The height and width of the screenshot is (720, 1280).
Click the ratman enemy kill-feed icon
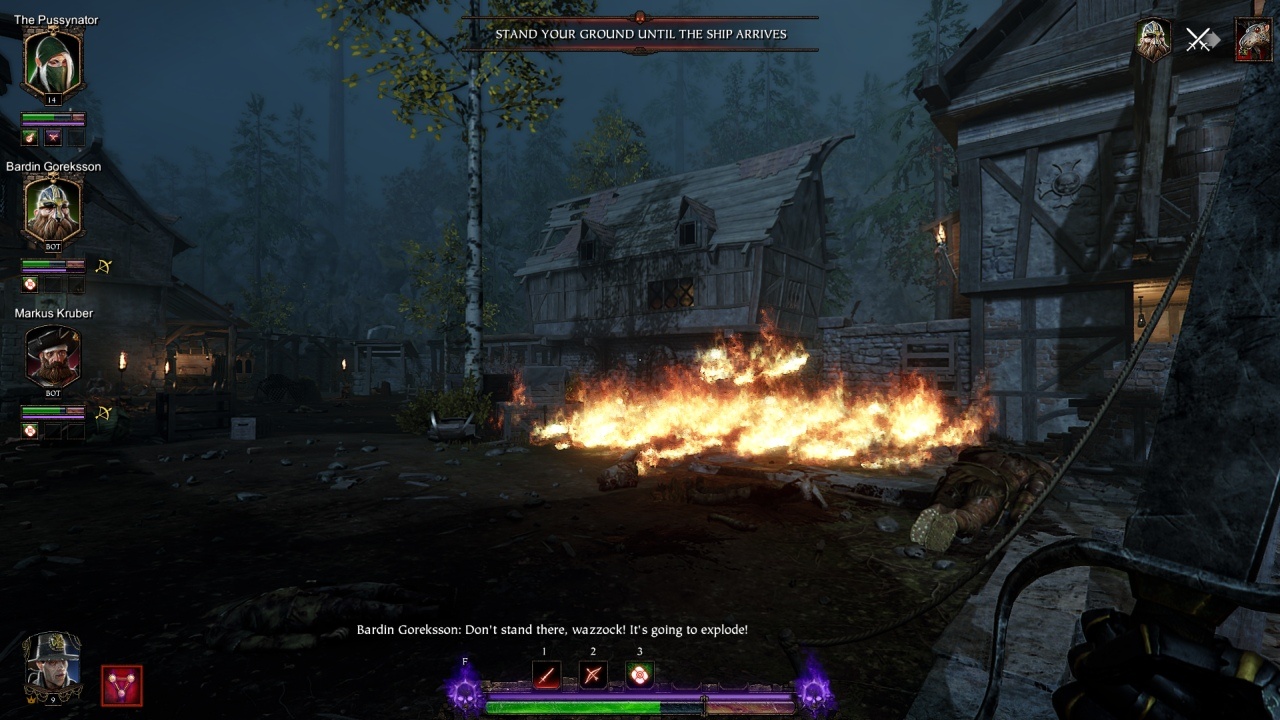[1253, 40]
